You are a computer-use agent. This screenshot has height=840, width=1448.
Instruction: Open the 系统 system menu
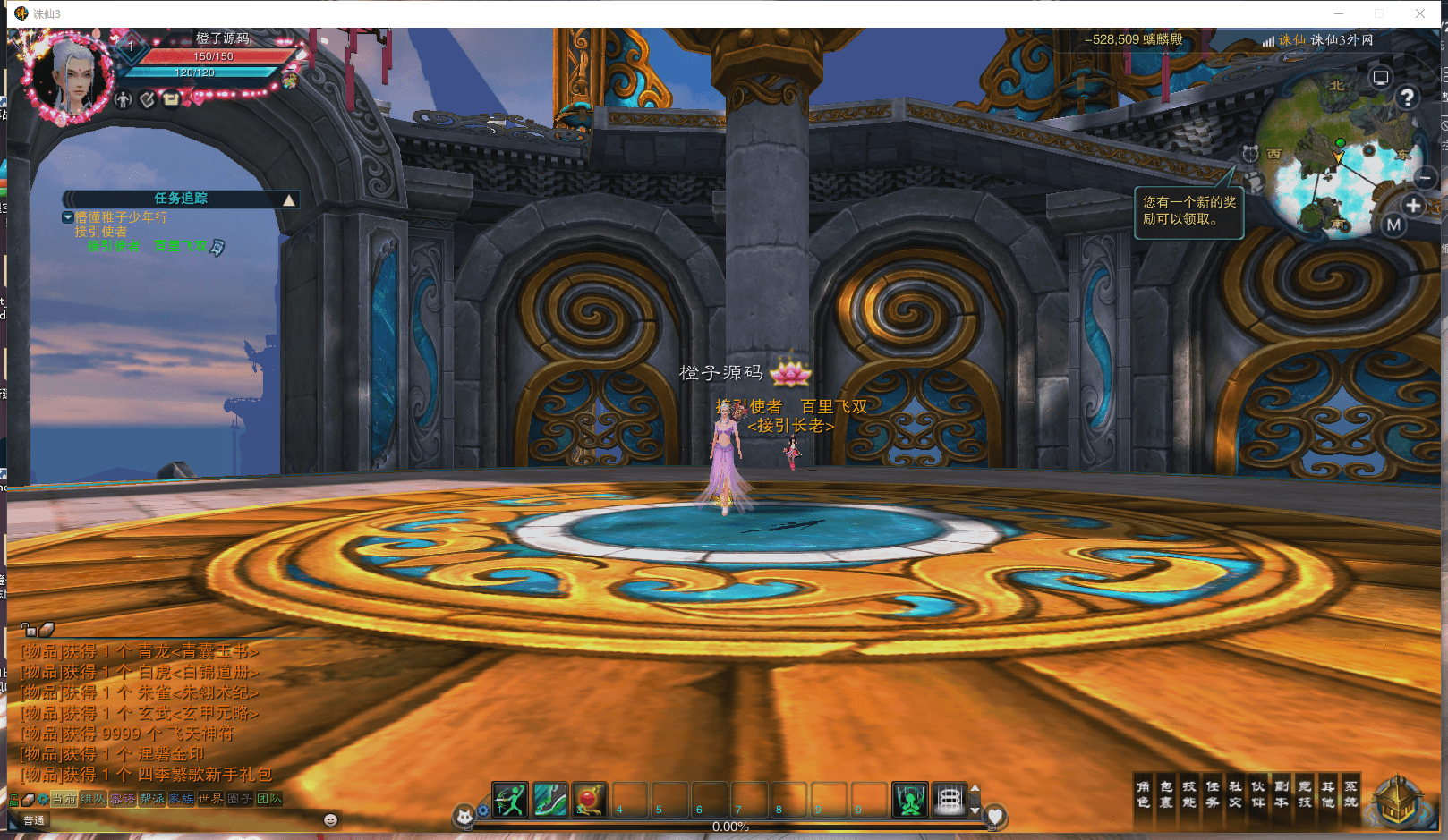(x=1350, y=794)
